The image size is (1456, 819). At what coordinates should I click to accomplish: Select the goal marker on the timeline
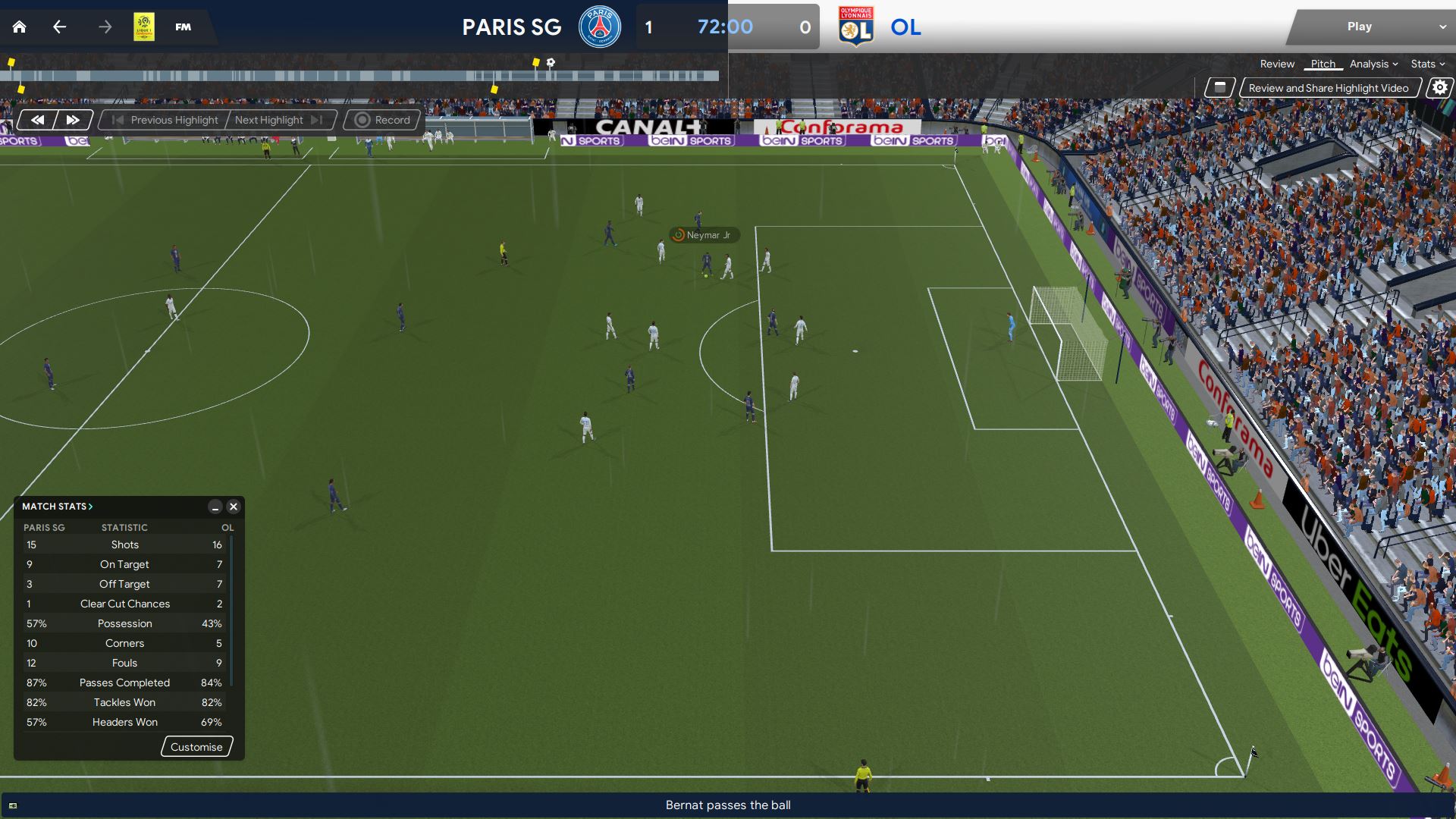coord(551,63)
